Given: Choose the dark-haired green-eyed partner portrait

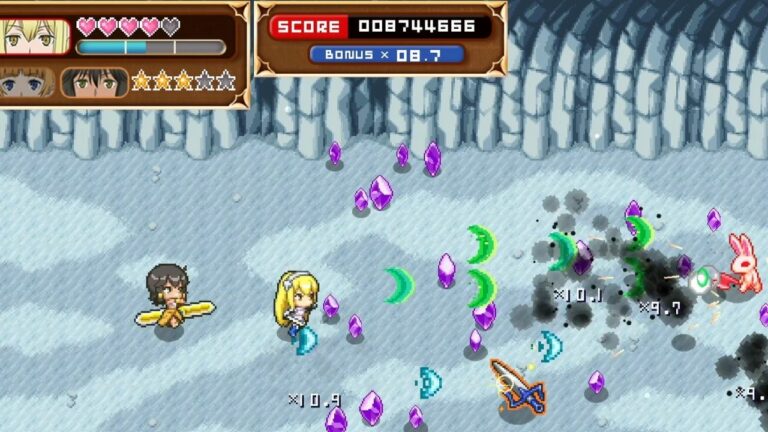Looking at the screenshot, I should pyautogui.click(x=94, y=81).
